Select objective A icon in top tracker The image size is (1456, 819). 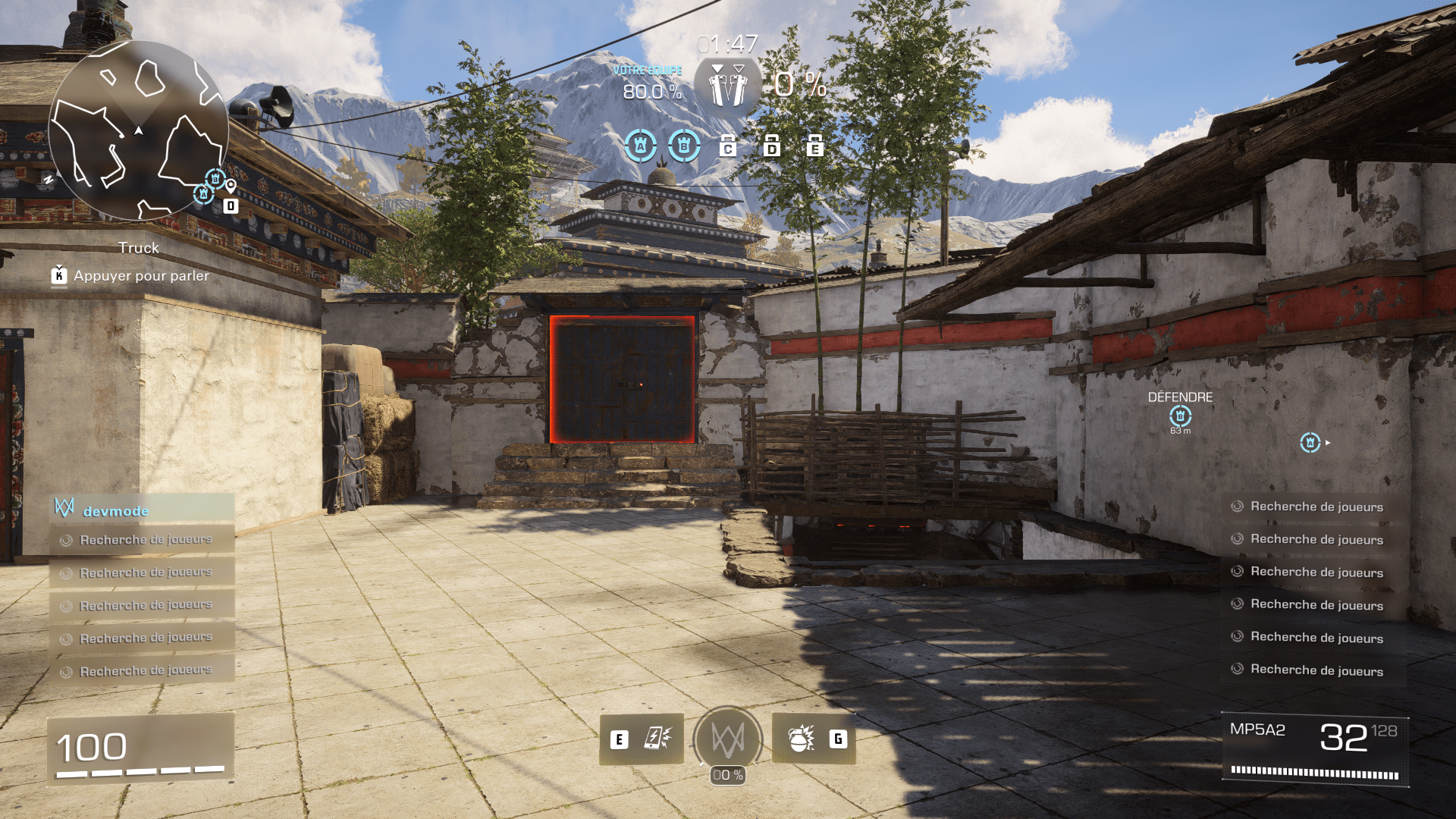[x=640, y=145]
